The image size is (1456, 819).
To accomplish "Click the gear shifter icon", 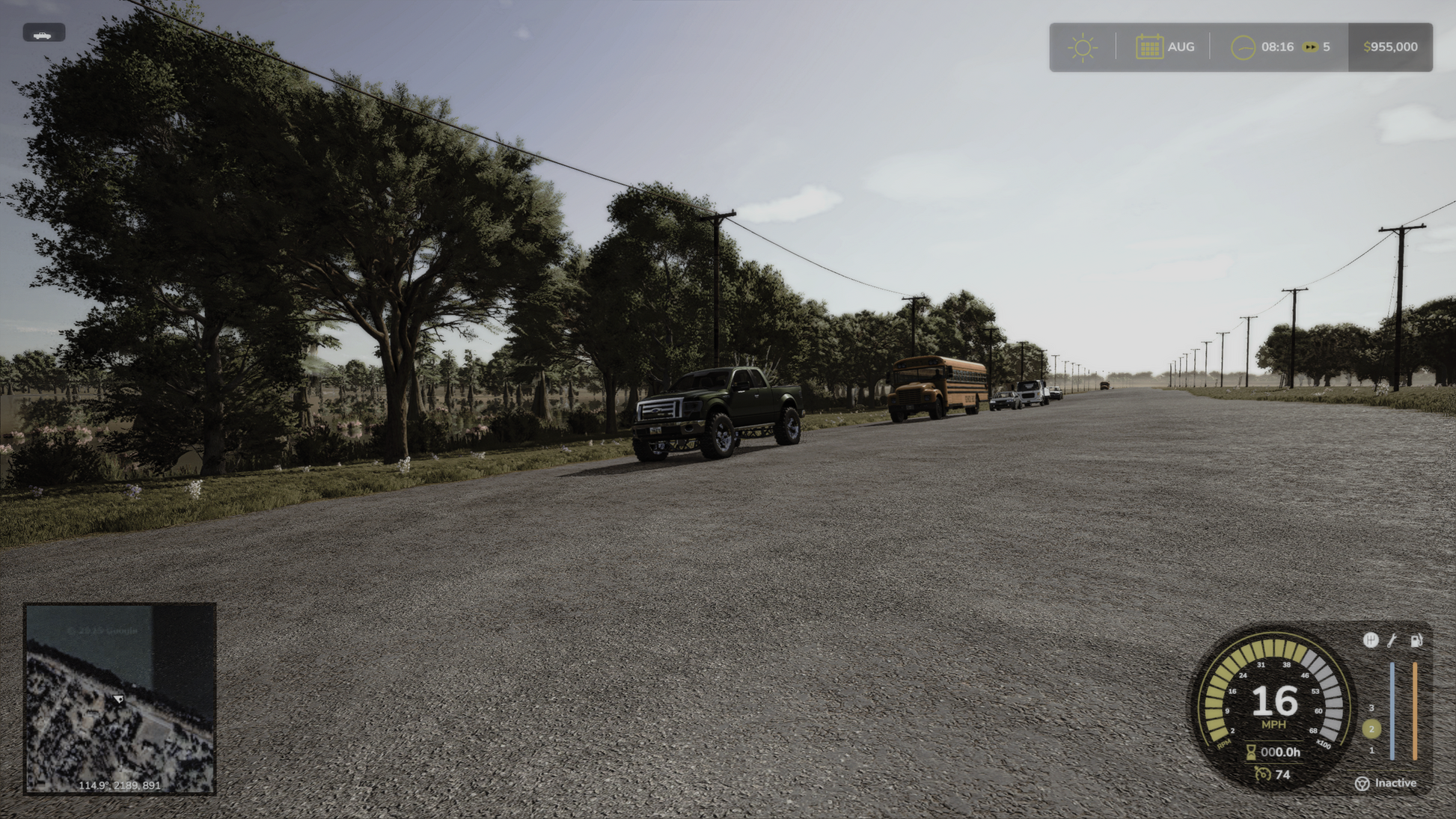I will pos(1370,640).
